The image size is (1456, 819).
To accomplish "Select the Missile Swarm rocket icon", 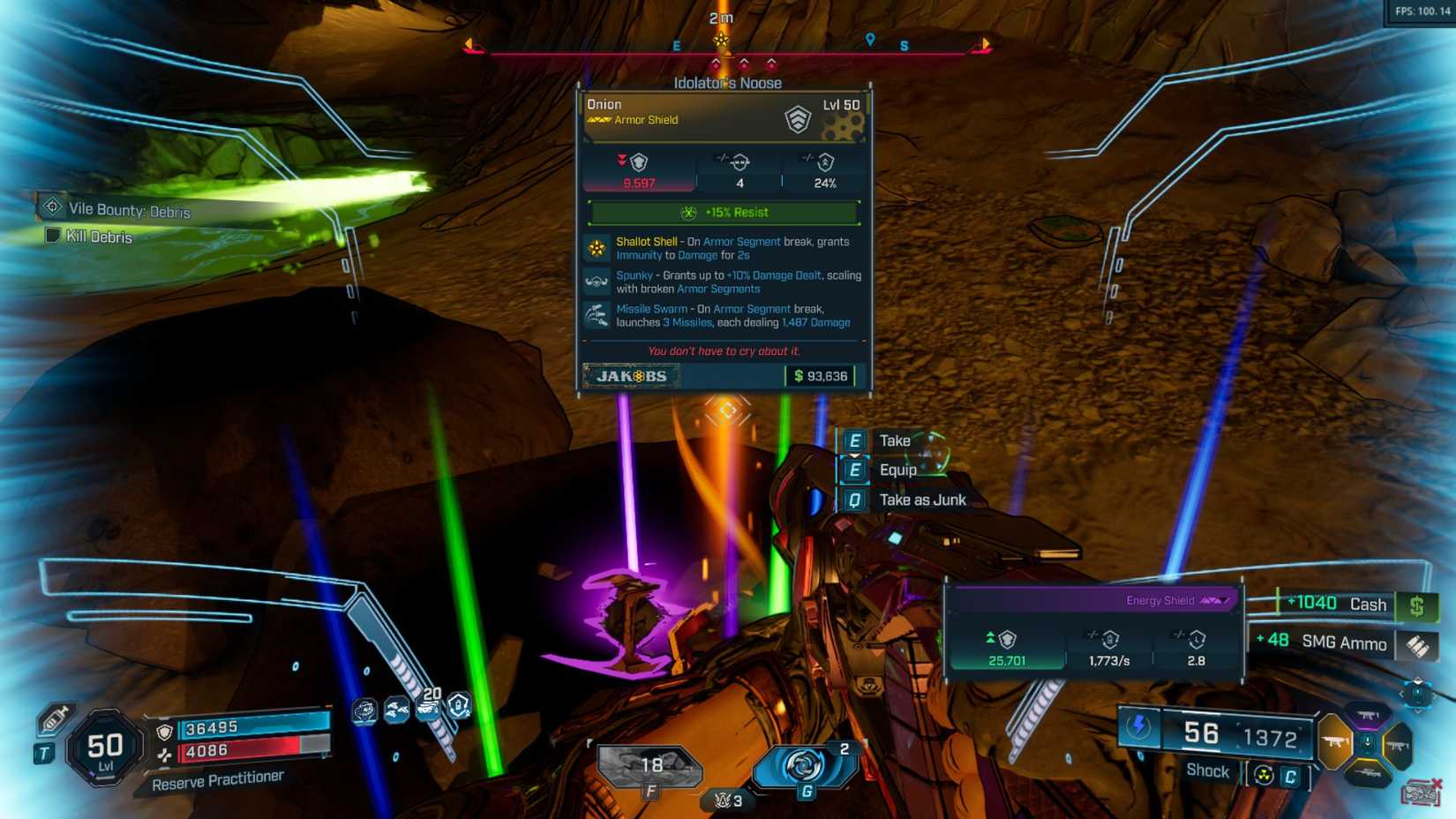I will pyautogui.click(x=598, y=314).
